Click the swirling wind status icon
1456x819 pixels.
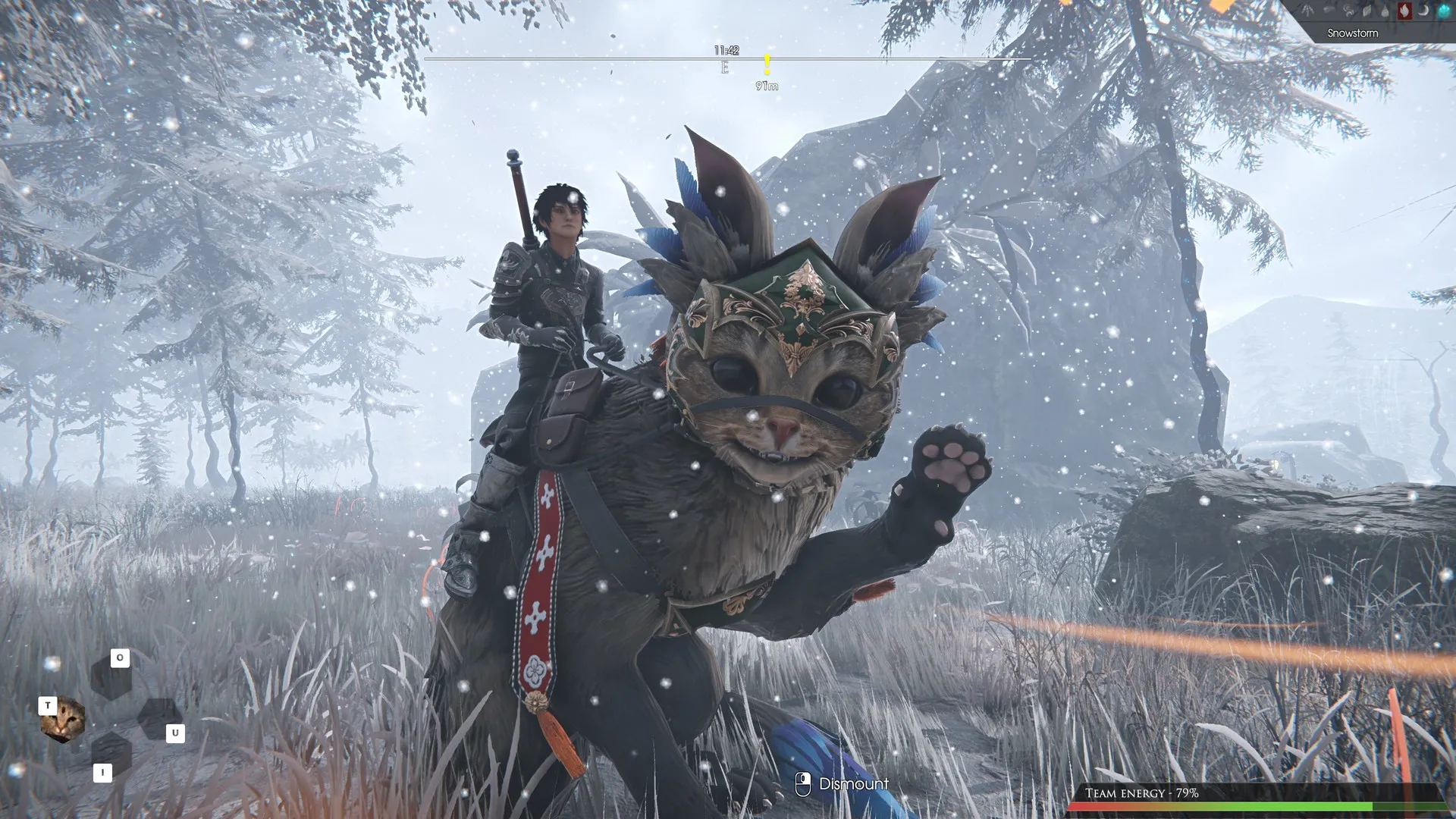(x=1348, y=11)
